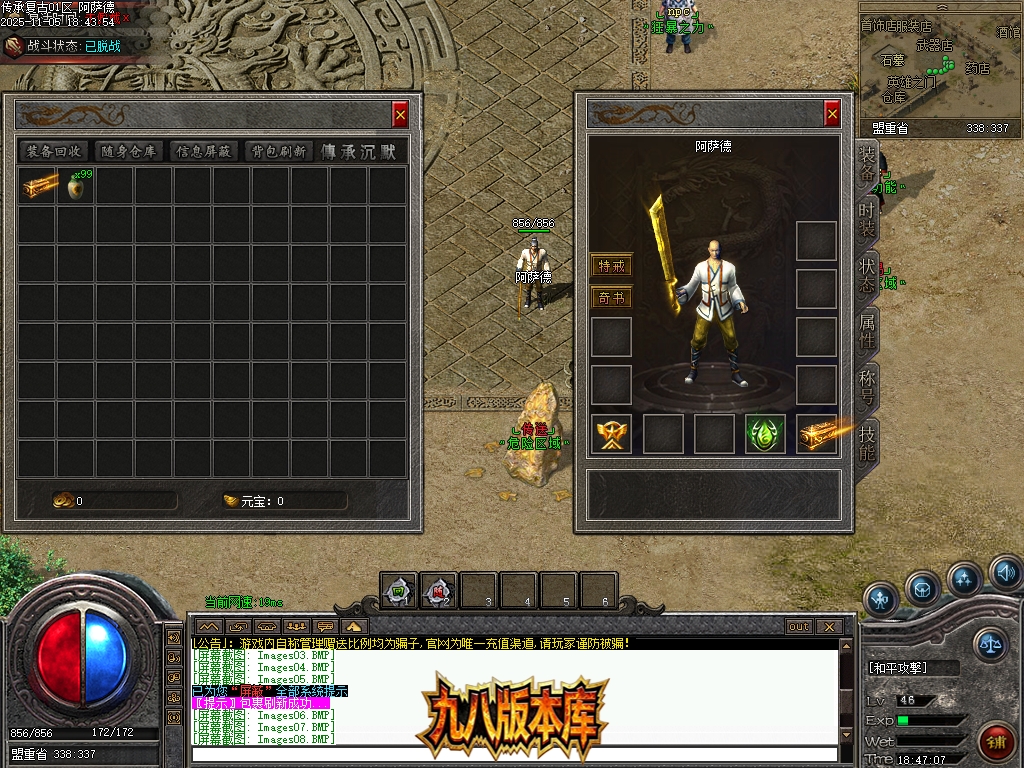Select the x99 potion jar in bag
This screenshot has height=768, width=1024.
(77, 186)
